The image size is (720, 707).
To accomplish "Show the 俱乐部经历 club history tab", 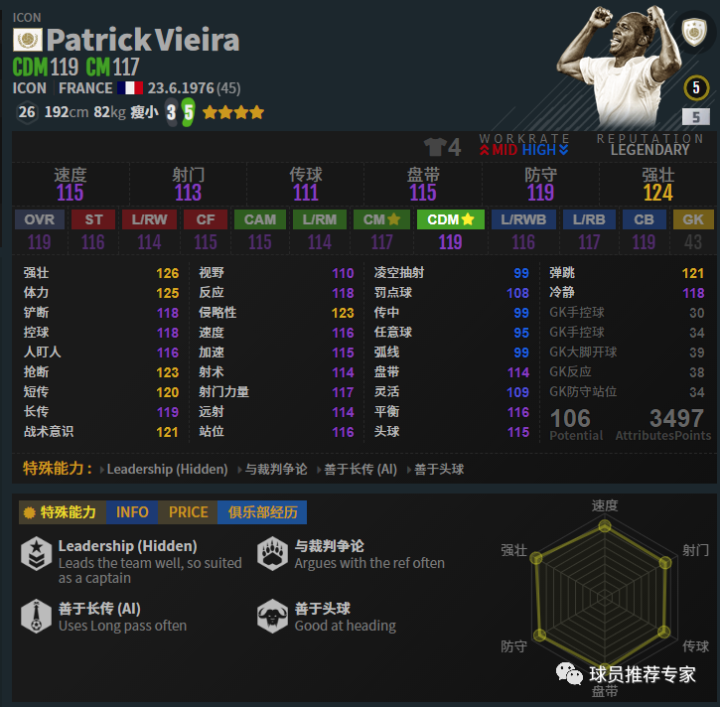I will 262,512.
